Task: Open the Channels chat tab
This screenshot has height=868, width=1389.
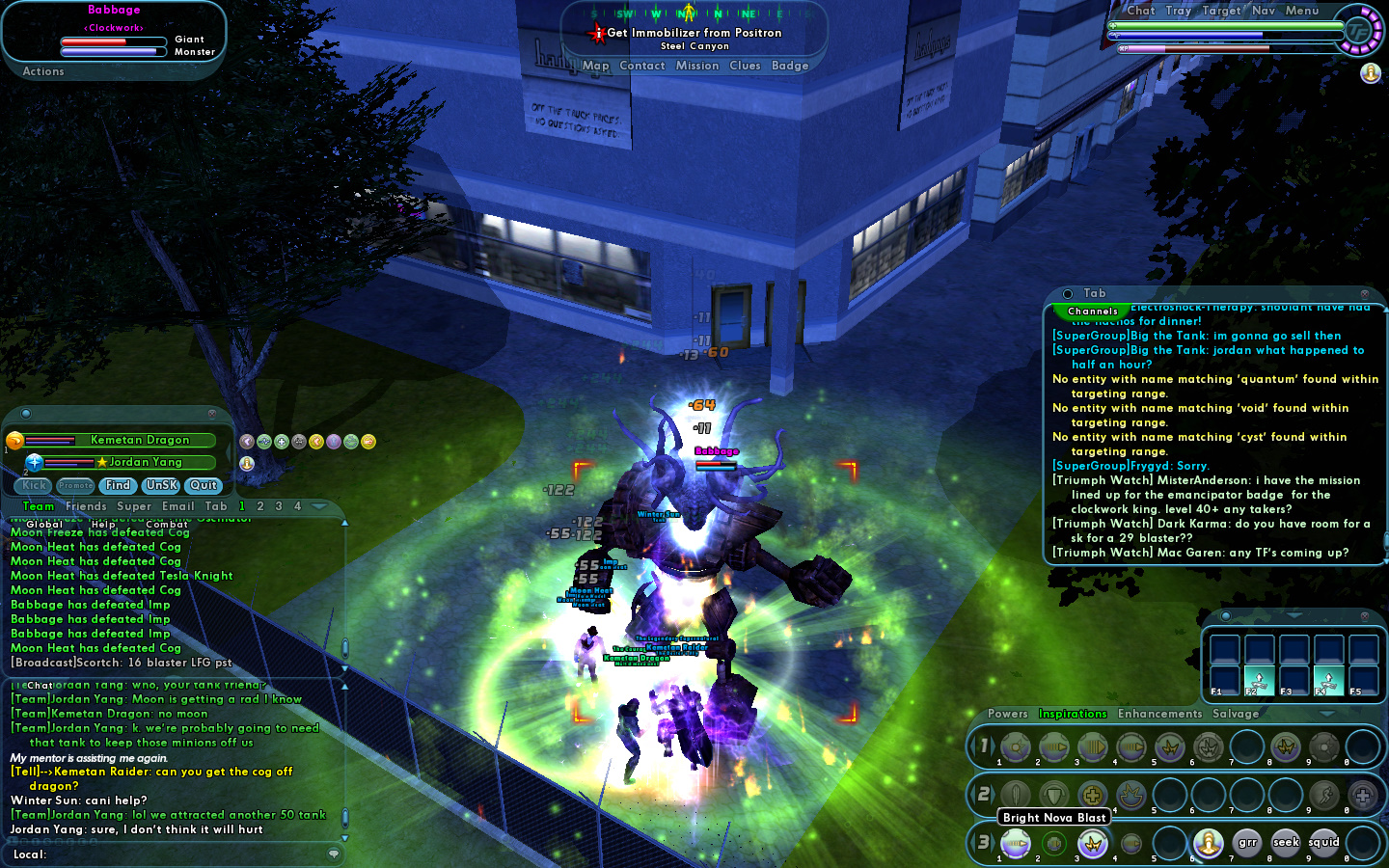Action: 1093,312
